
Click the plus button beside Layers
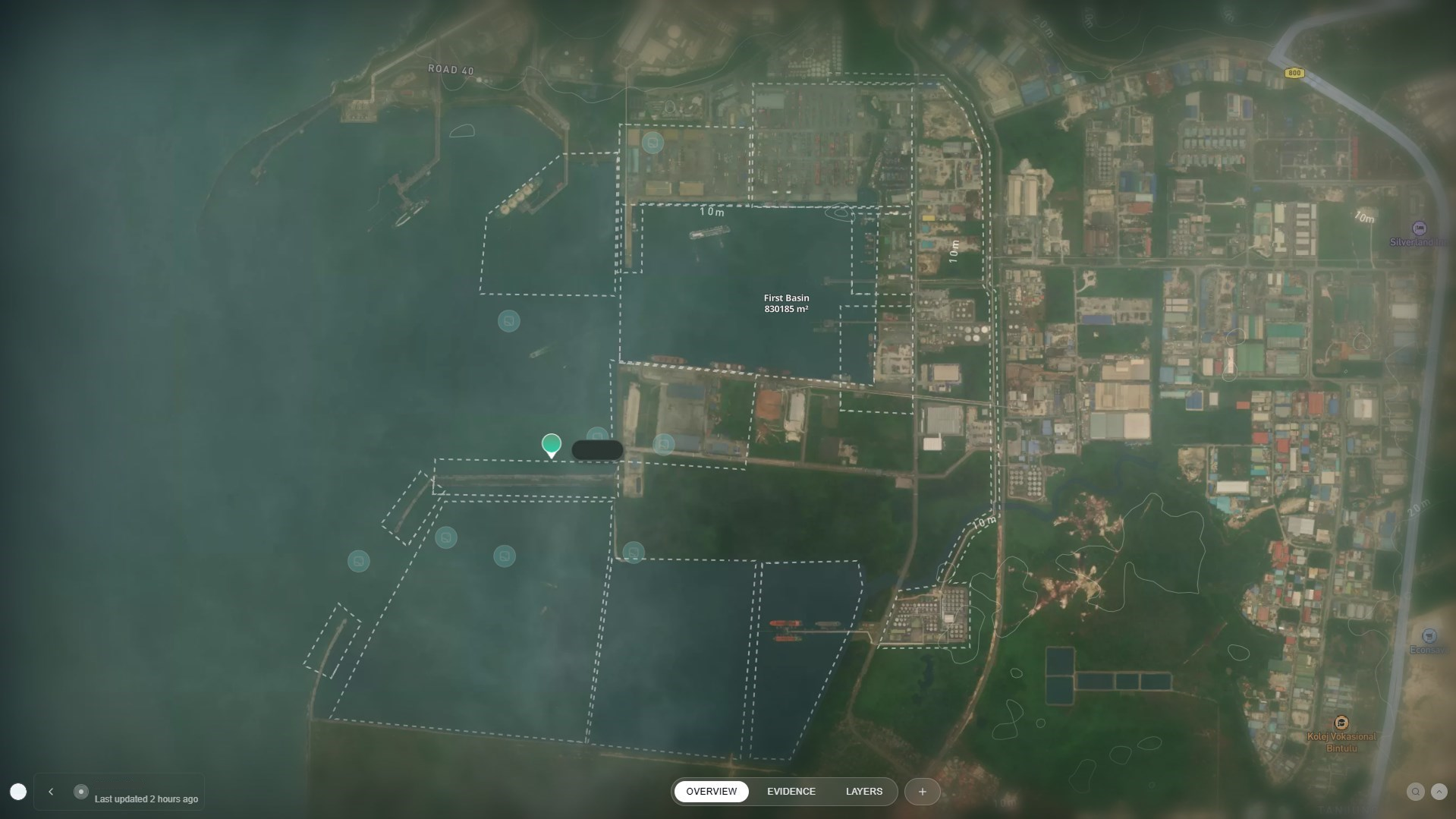pos(922,792)
